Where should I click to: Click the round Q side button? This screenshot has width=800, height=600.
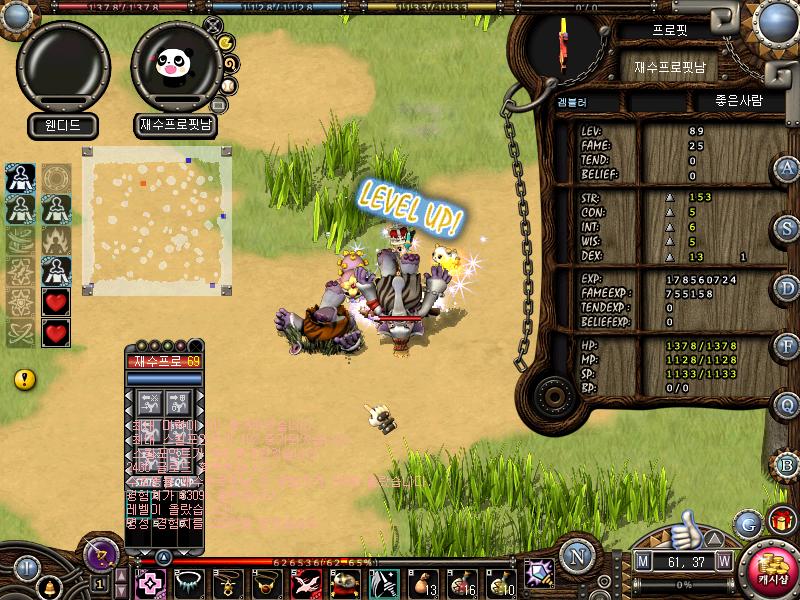[787, 405]
